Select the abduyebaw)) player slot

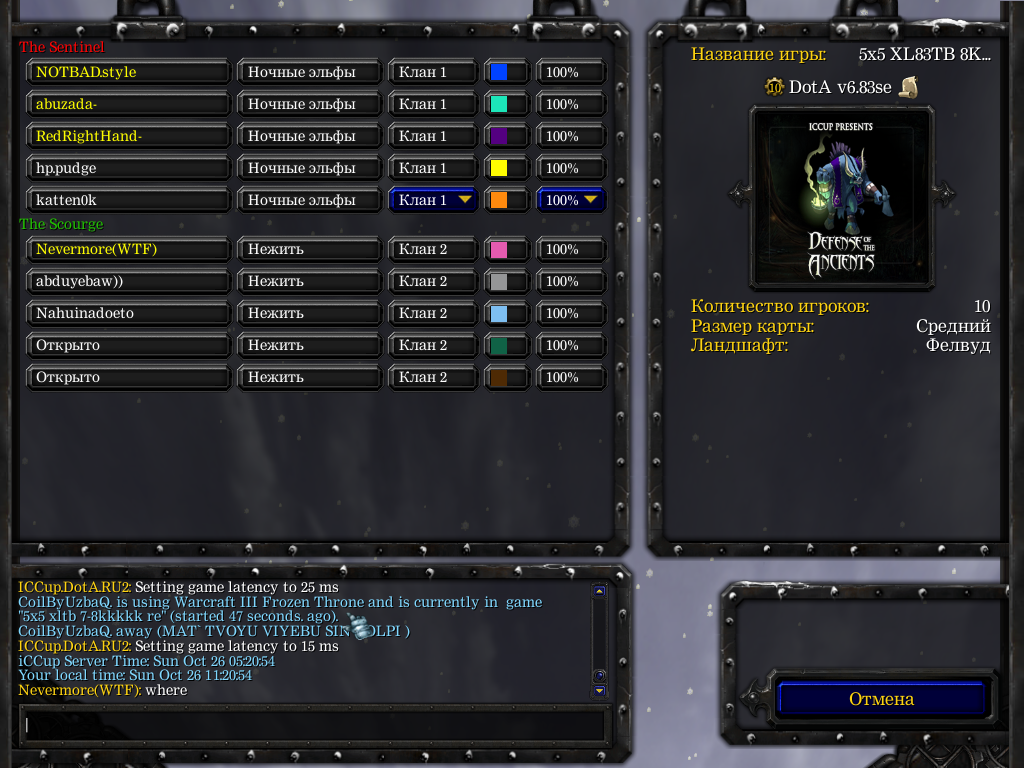click(x=129, y=281)
